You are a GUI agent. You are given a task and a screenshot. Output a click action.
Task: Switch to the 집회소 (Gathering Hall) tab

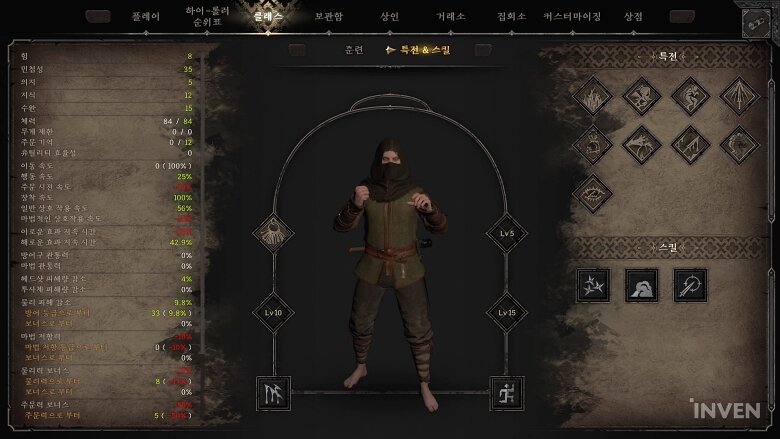(511, 17)
